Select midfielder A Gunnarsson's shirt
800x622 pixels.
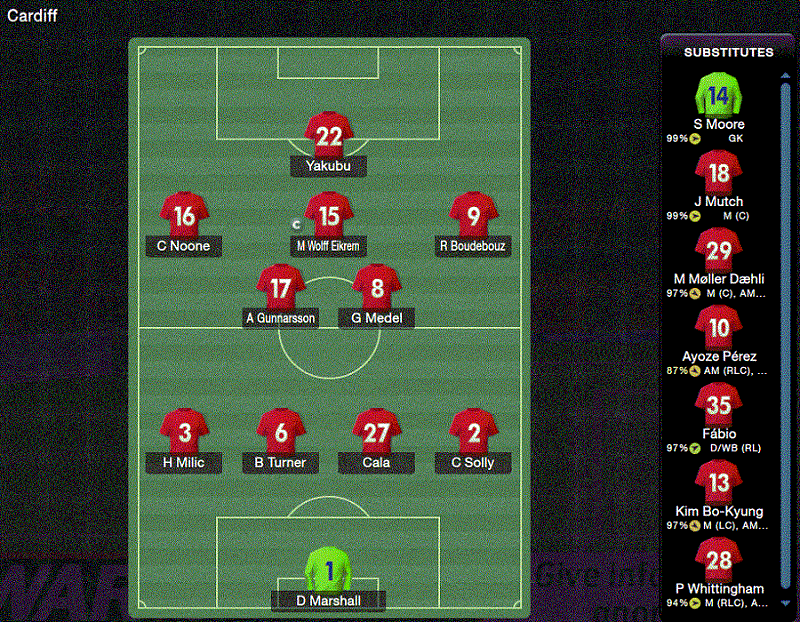point(281,289)
